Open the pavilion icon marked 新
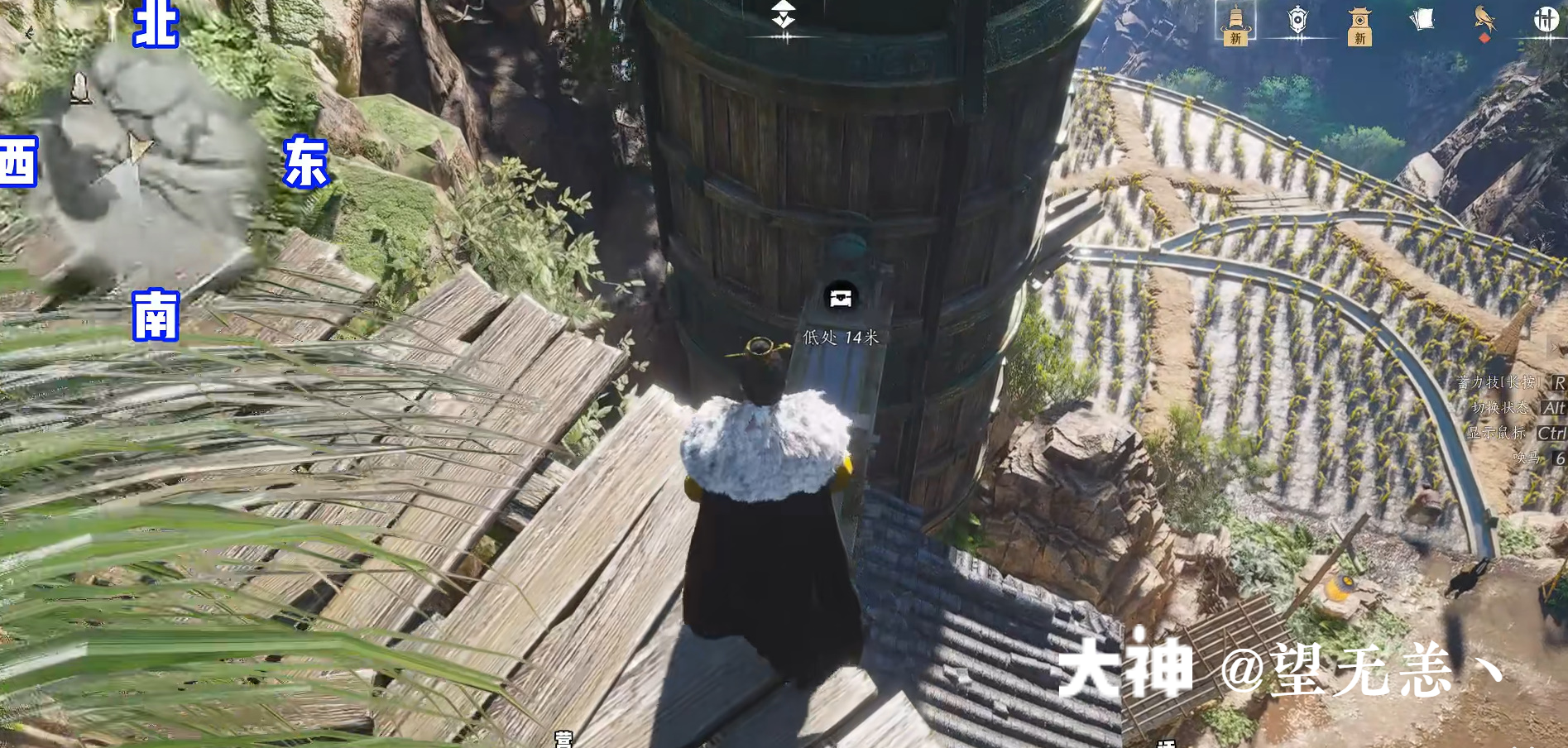 pyautogui.click(x=1359, y=24)
